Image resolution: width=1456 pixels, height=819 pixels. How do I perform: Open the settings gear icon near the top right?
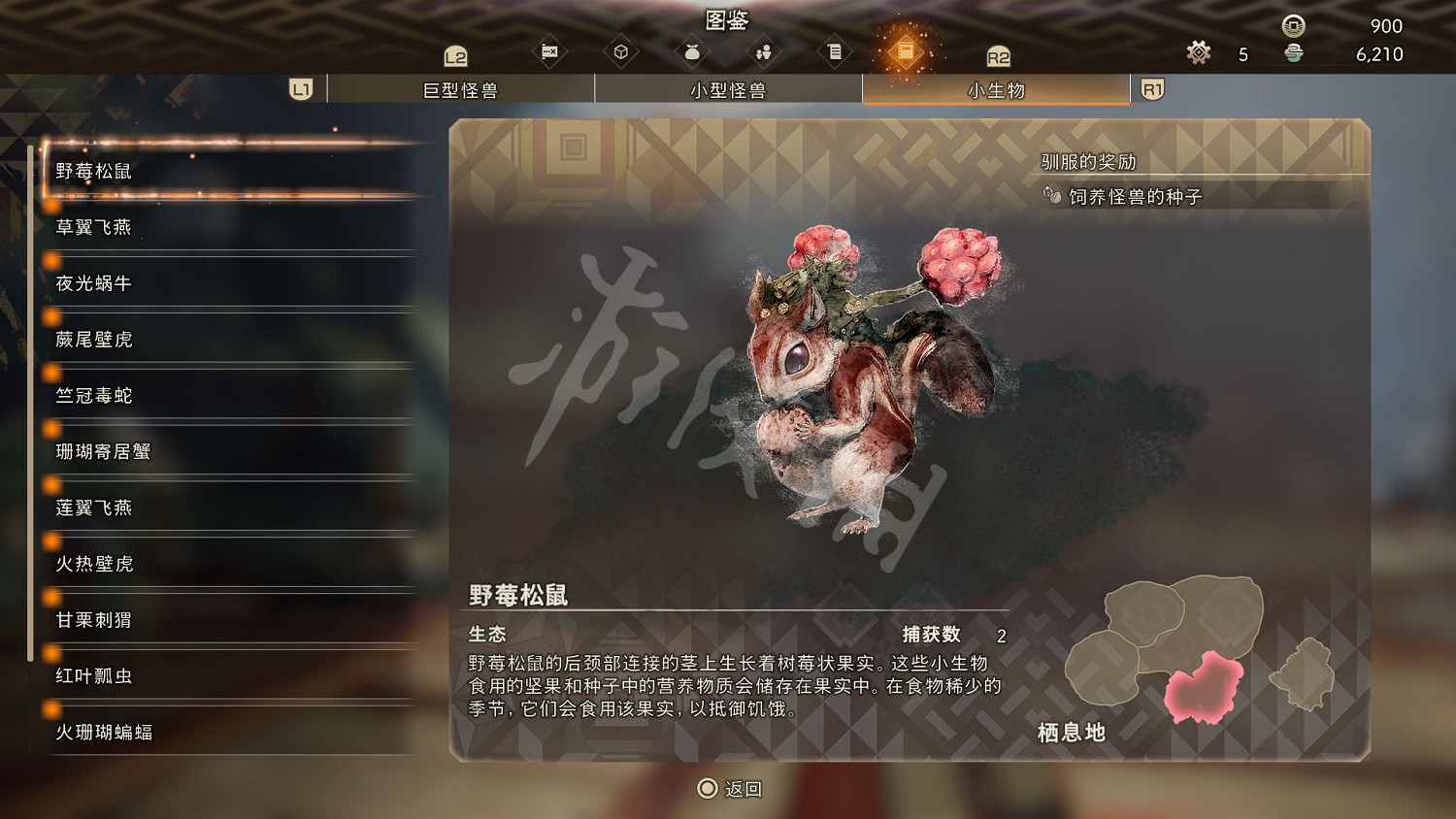(1198, 53)
